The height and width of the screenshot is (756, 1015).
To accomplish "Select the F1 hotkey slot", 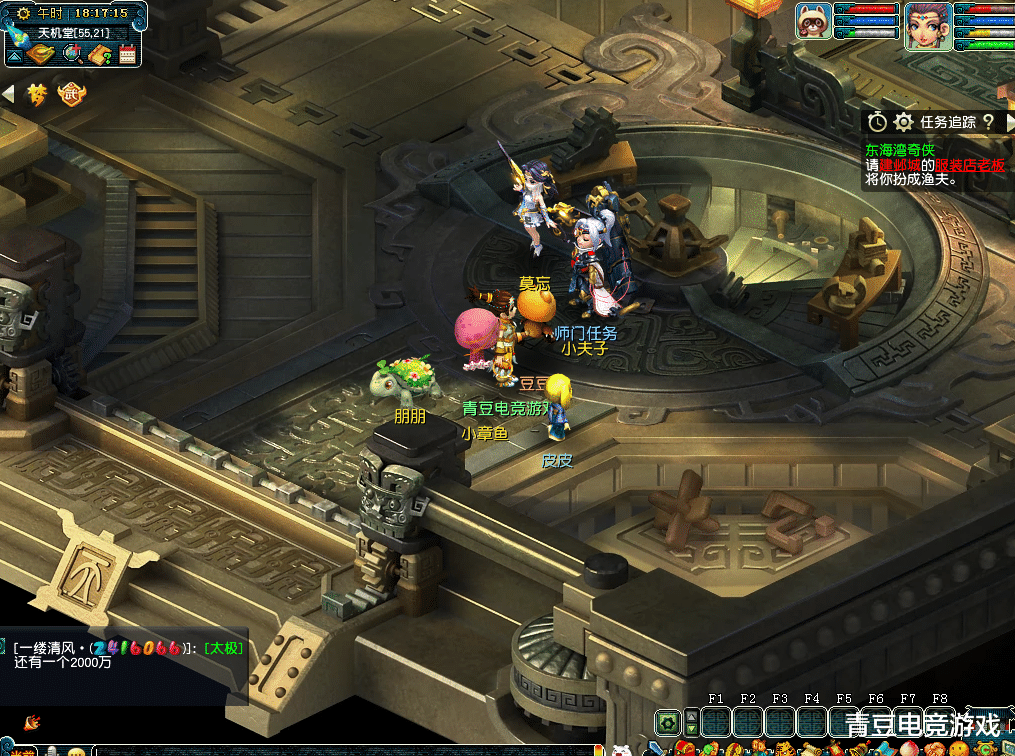I will tap(716, 721).
